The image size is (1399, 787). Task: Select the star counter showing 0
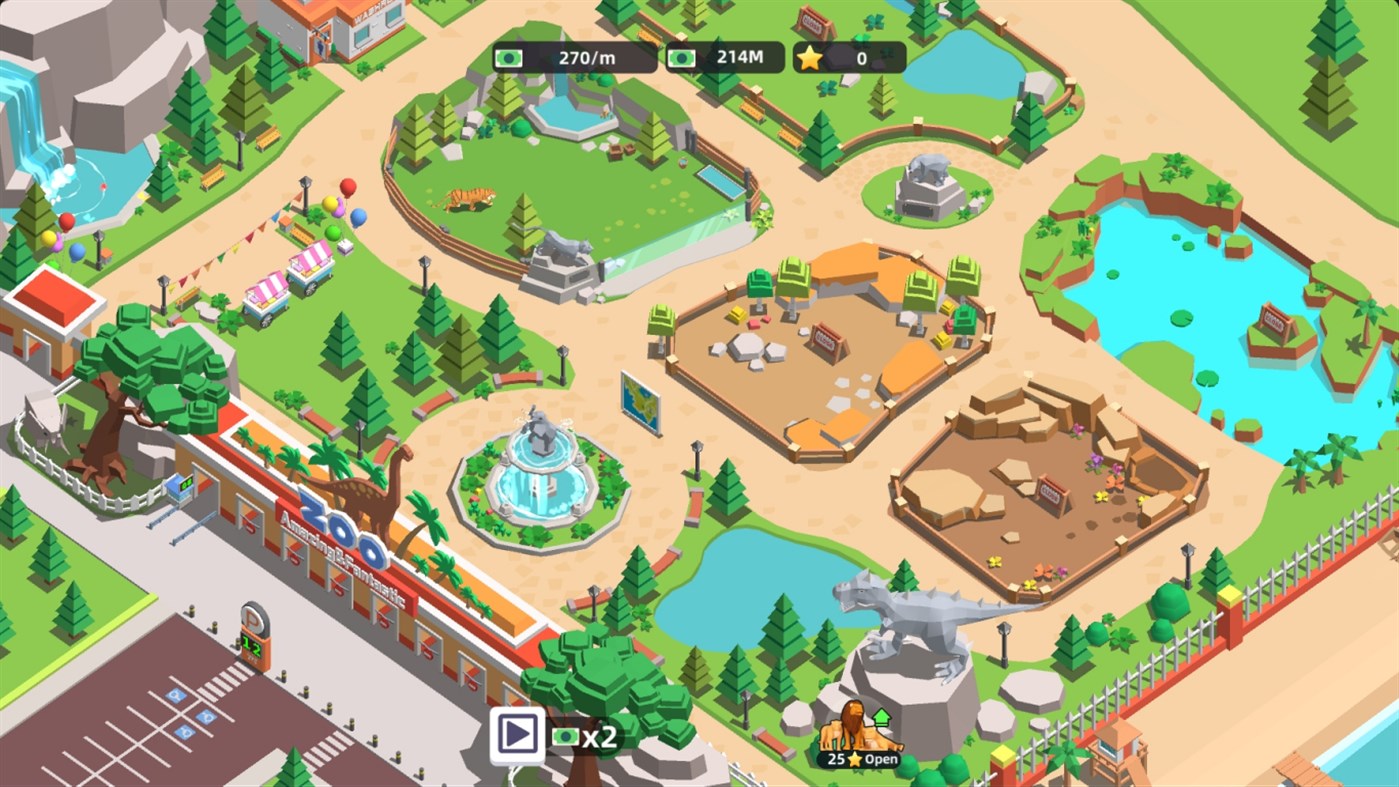[850, 57]
